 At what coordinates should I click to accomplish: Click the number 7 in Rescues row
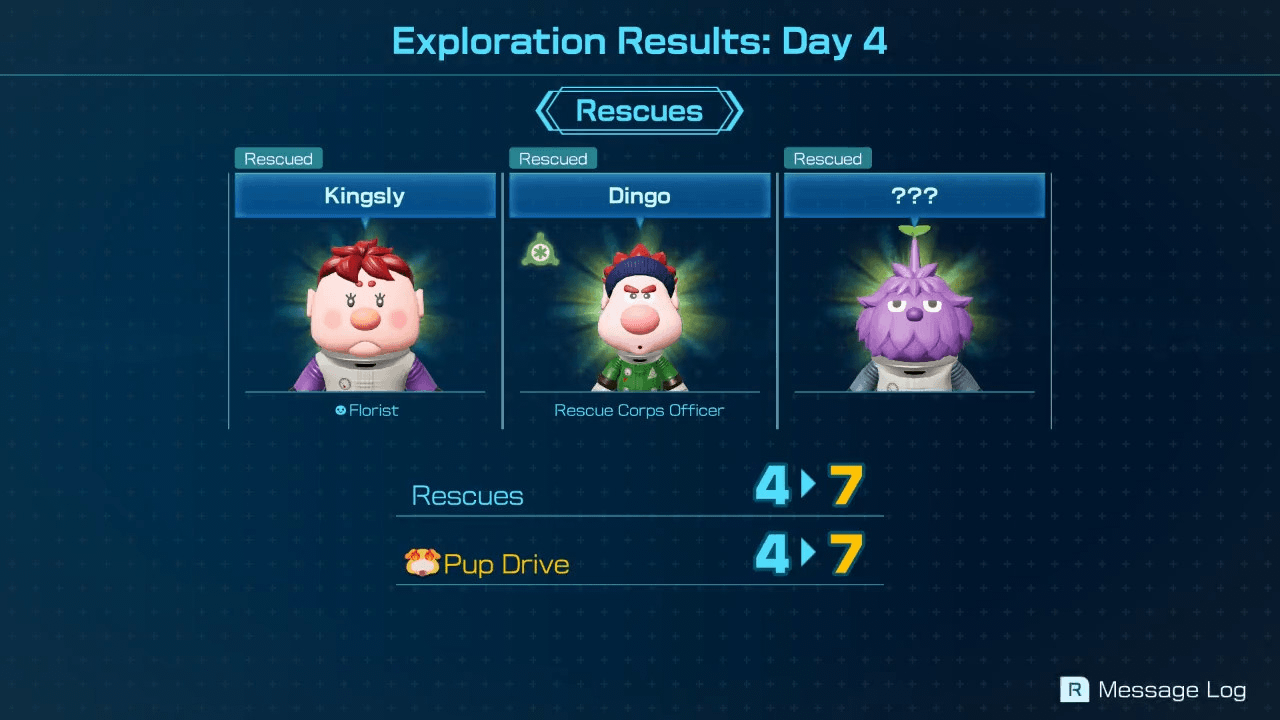846,486
